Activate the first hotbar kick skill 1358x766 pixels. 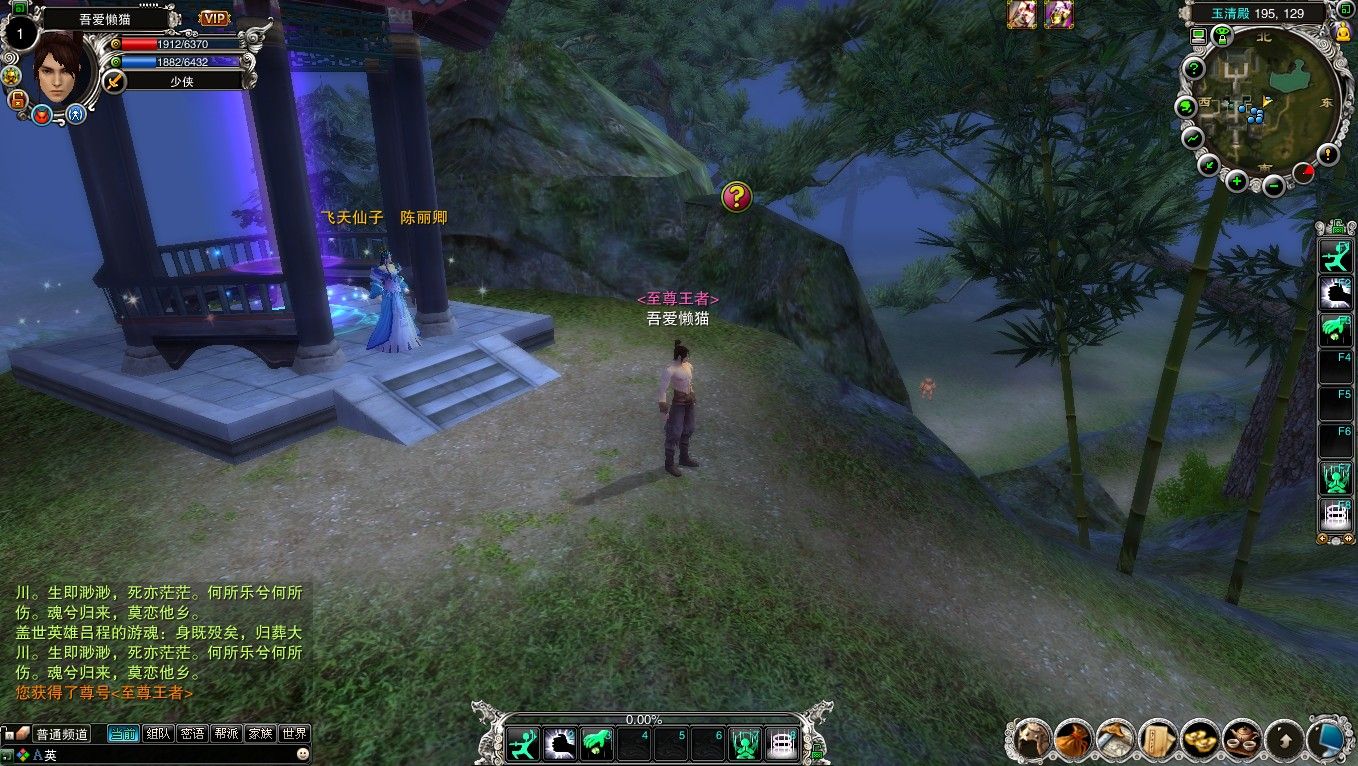[x=523, y=743]
